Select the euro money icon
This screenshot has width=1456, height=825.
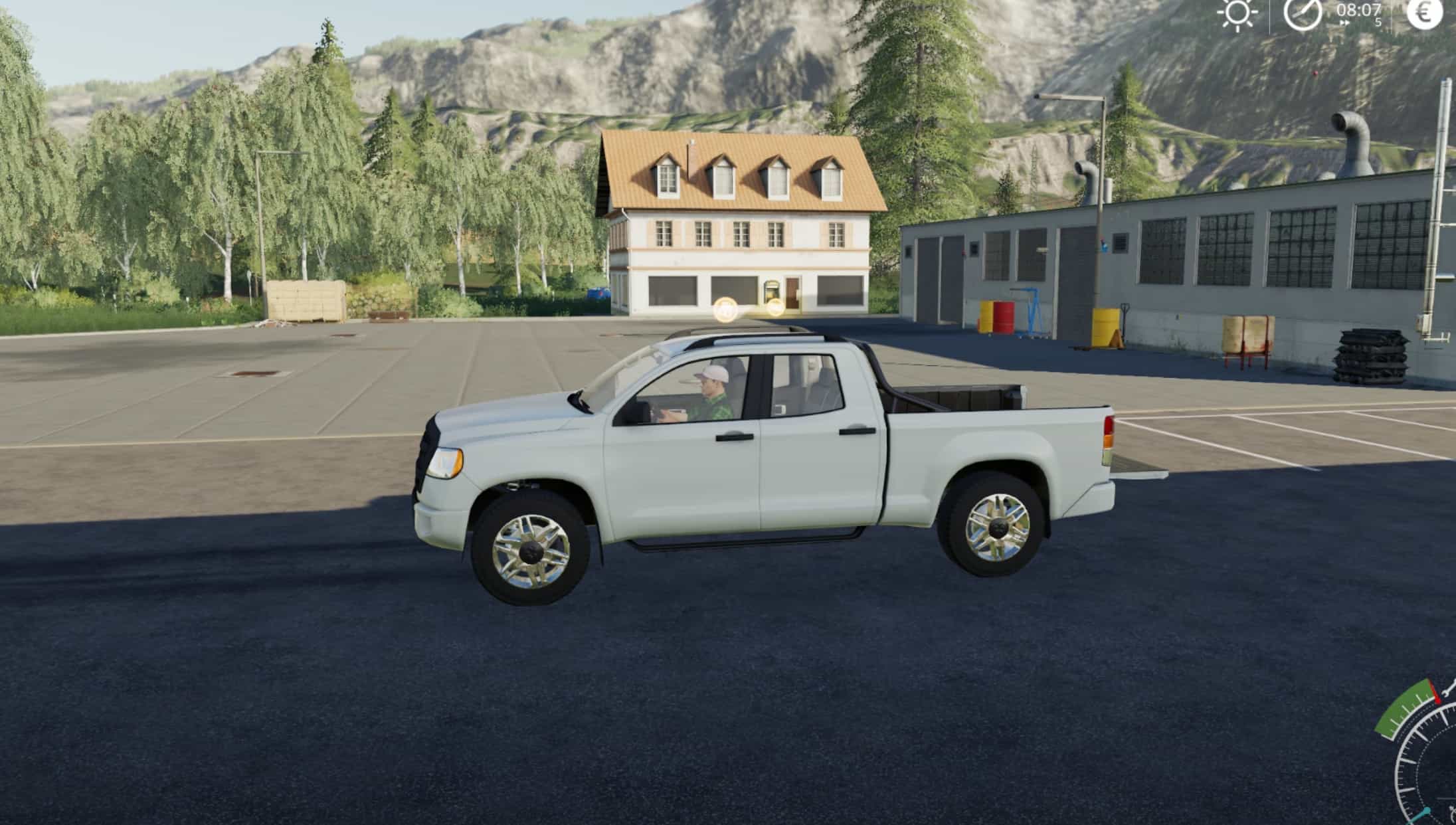(1425, 13)
